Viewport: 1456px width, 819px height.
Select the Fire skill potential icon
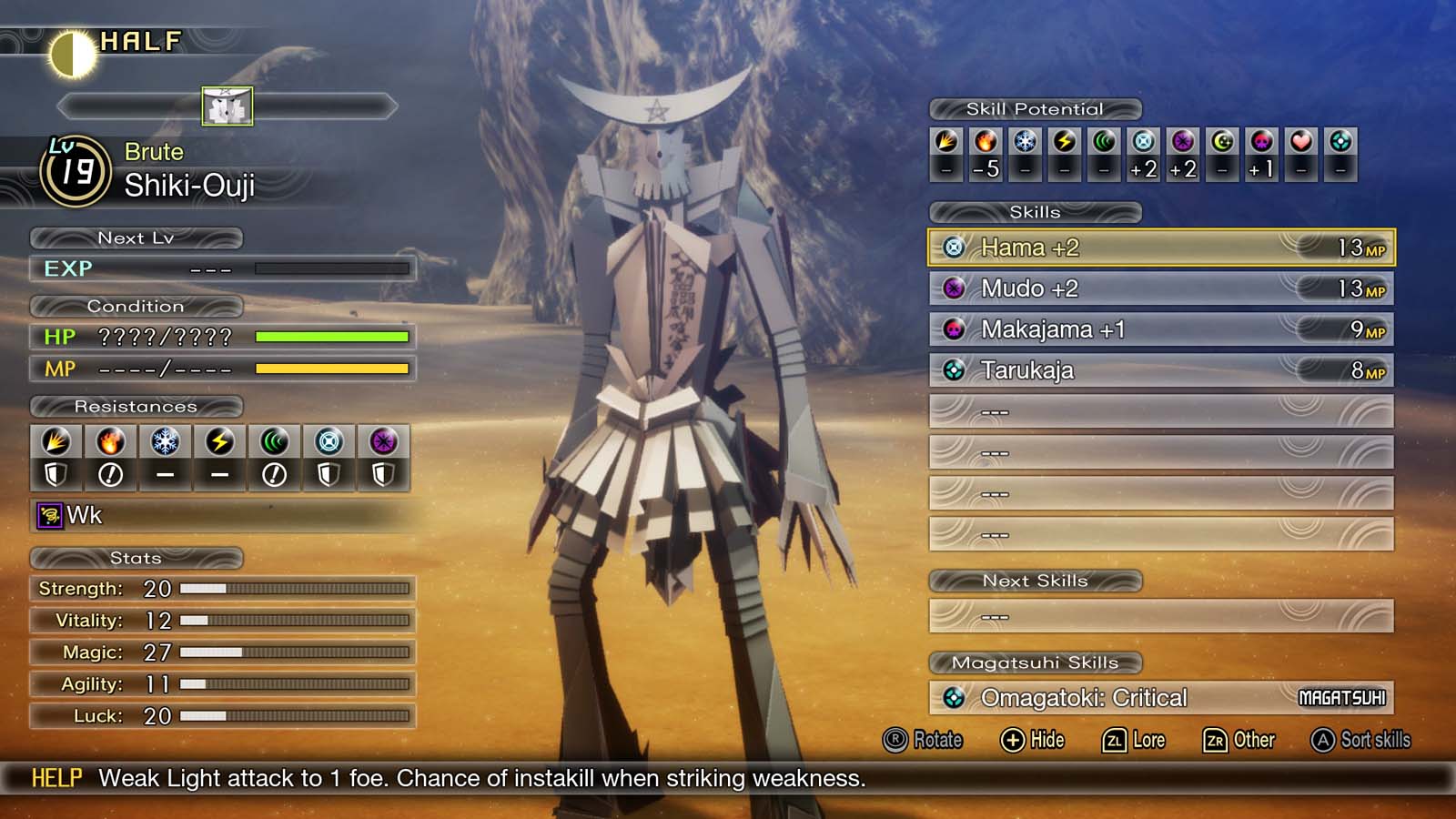(986, 141)
